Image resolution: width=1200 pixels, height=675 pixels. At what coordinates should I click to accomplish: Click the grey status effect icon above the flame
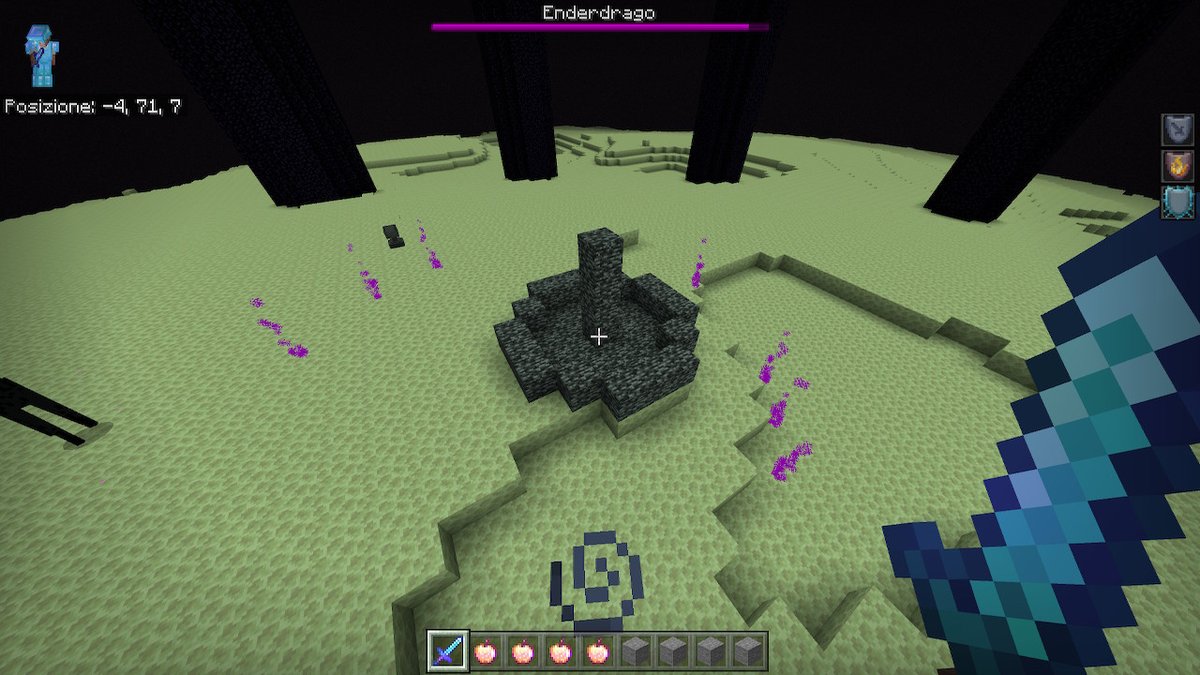pos(1177,129)
